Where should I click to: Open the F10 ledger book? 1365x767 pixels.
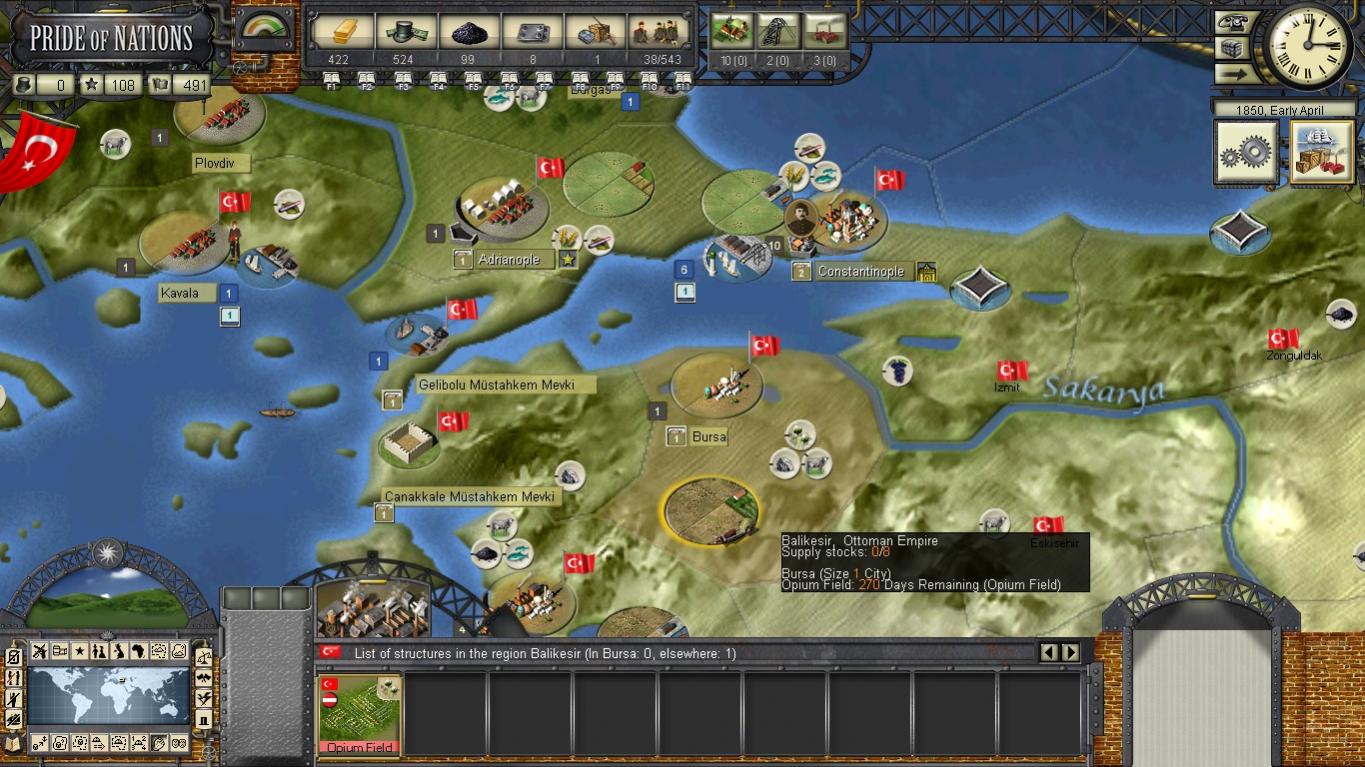pos(649,80)
